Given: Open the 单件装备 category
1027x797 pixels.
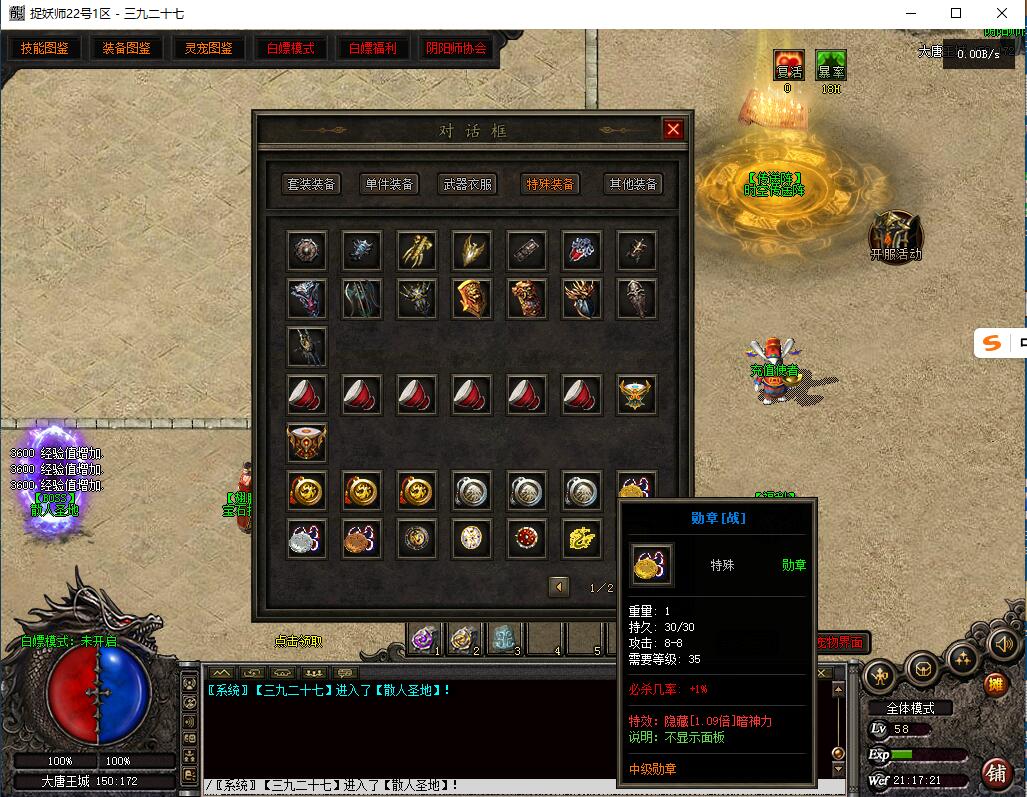Looking at the screenshot, I should [389, 184].
